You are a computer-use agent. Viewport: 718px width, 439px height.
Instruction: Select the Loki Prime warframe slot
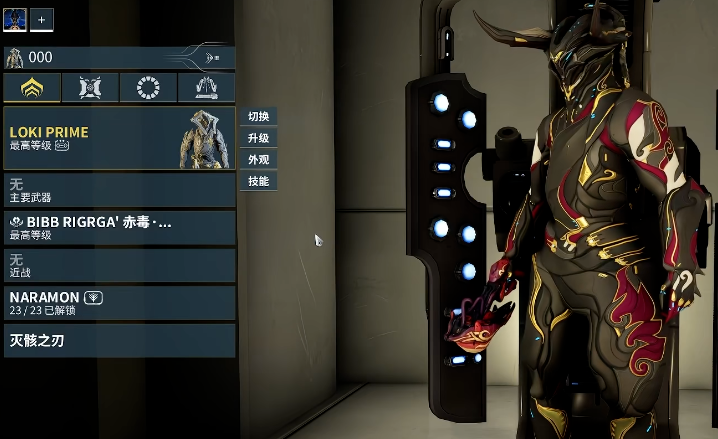point(119,139)
